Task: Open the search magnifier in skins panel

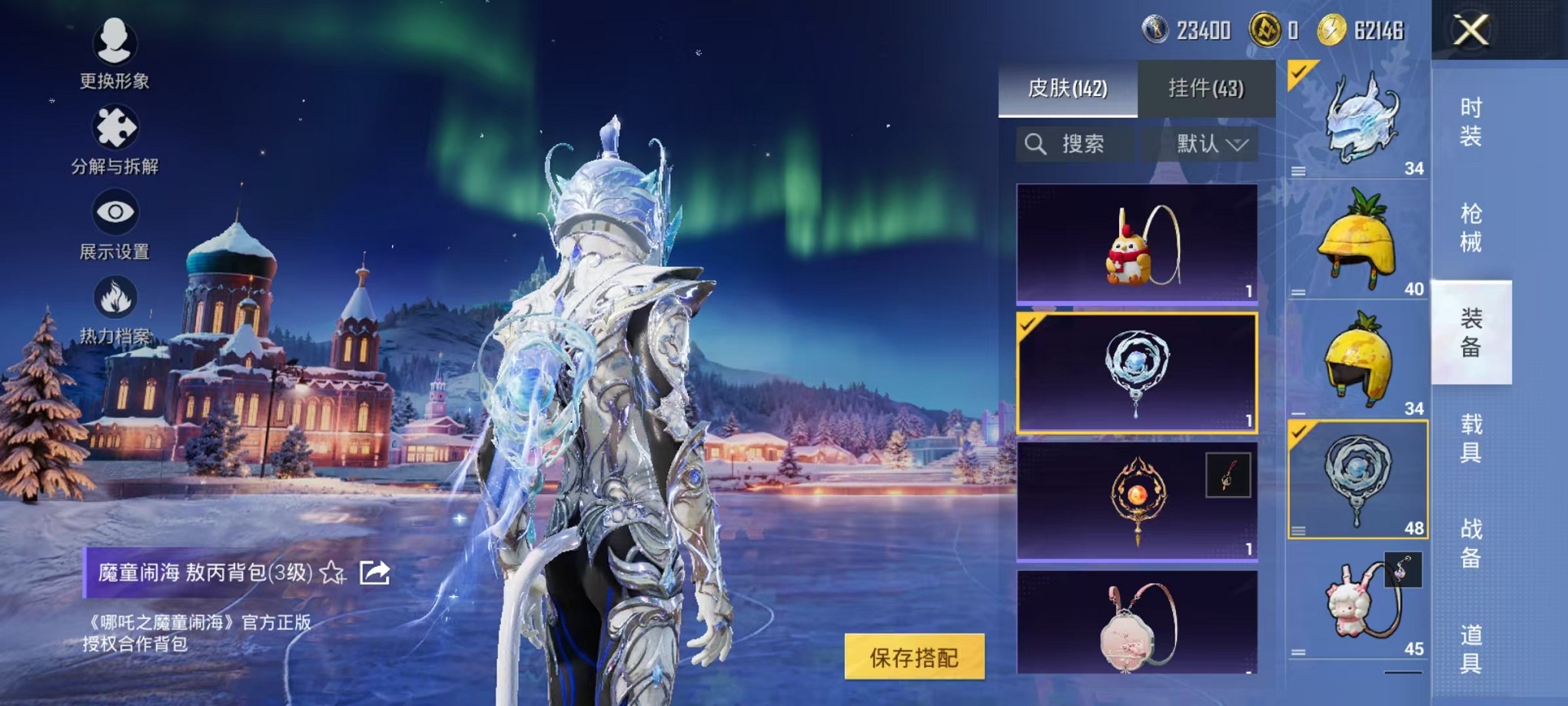Action: 1038,145
